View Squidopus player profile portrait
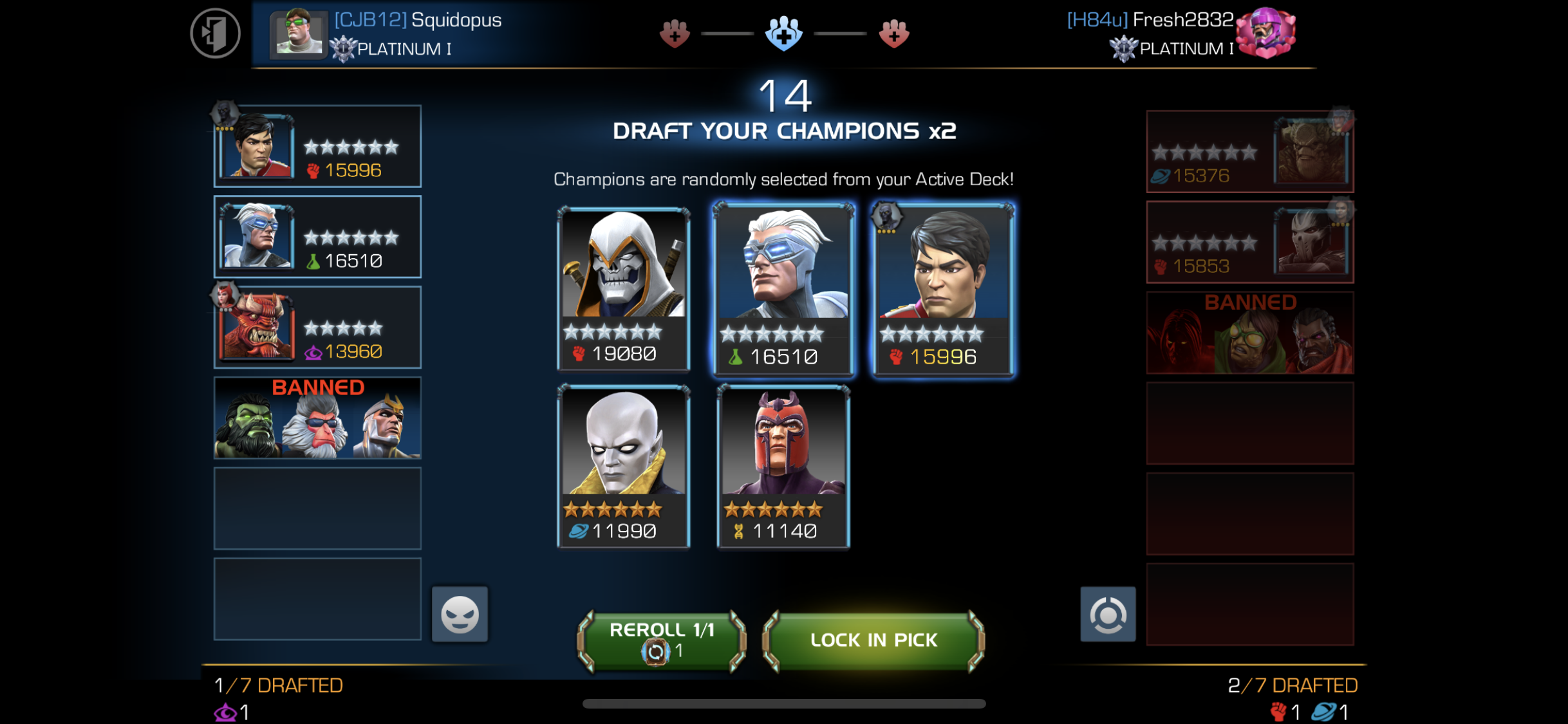Image resolution: width=1568 pixels, height=724 pixels. 298,33
